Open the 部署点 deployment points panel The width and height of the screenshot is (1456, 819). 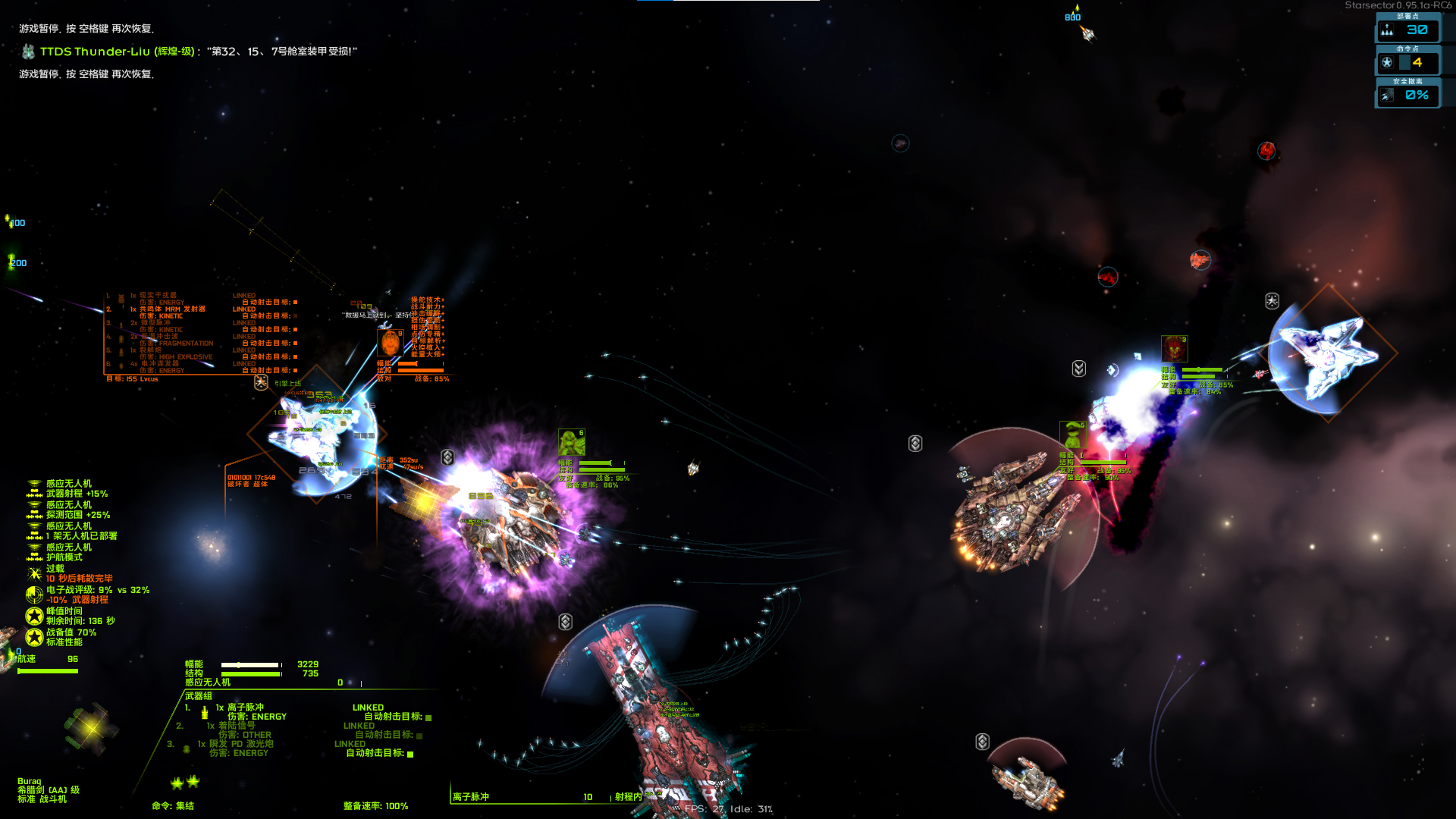click(1407, 30)
